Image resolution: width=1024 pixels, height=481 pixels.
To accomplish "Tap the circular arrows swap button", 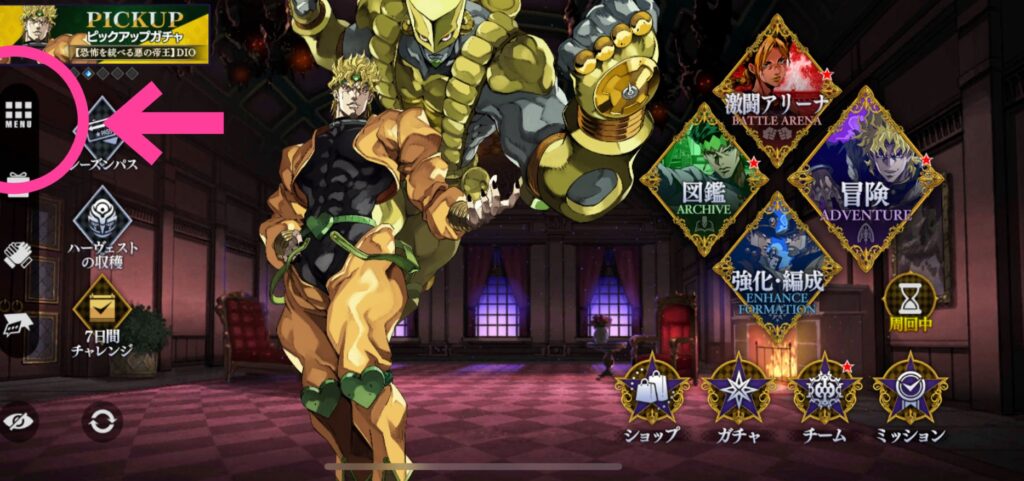I will [102, 421].
